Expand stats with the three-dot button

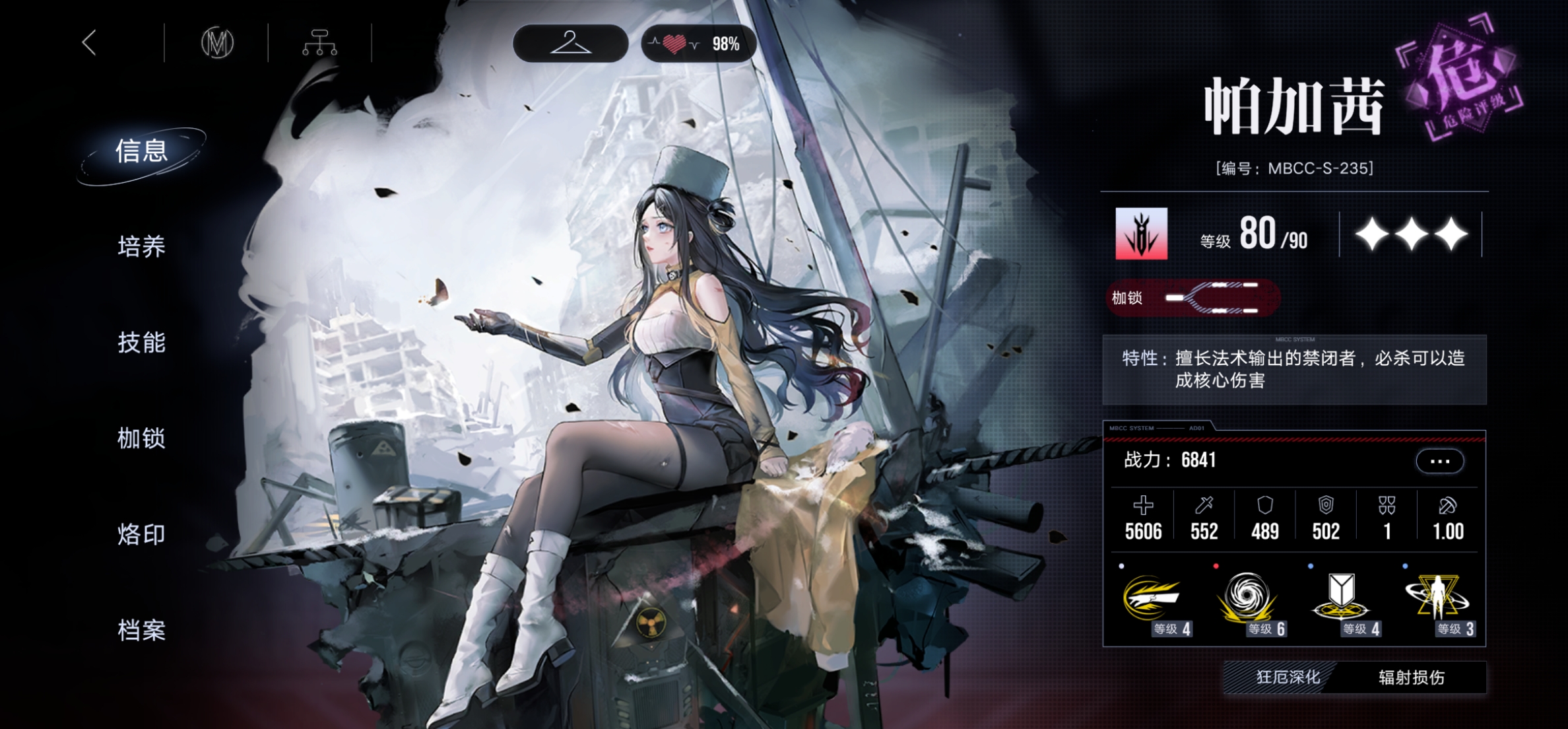1439,461
